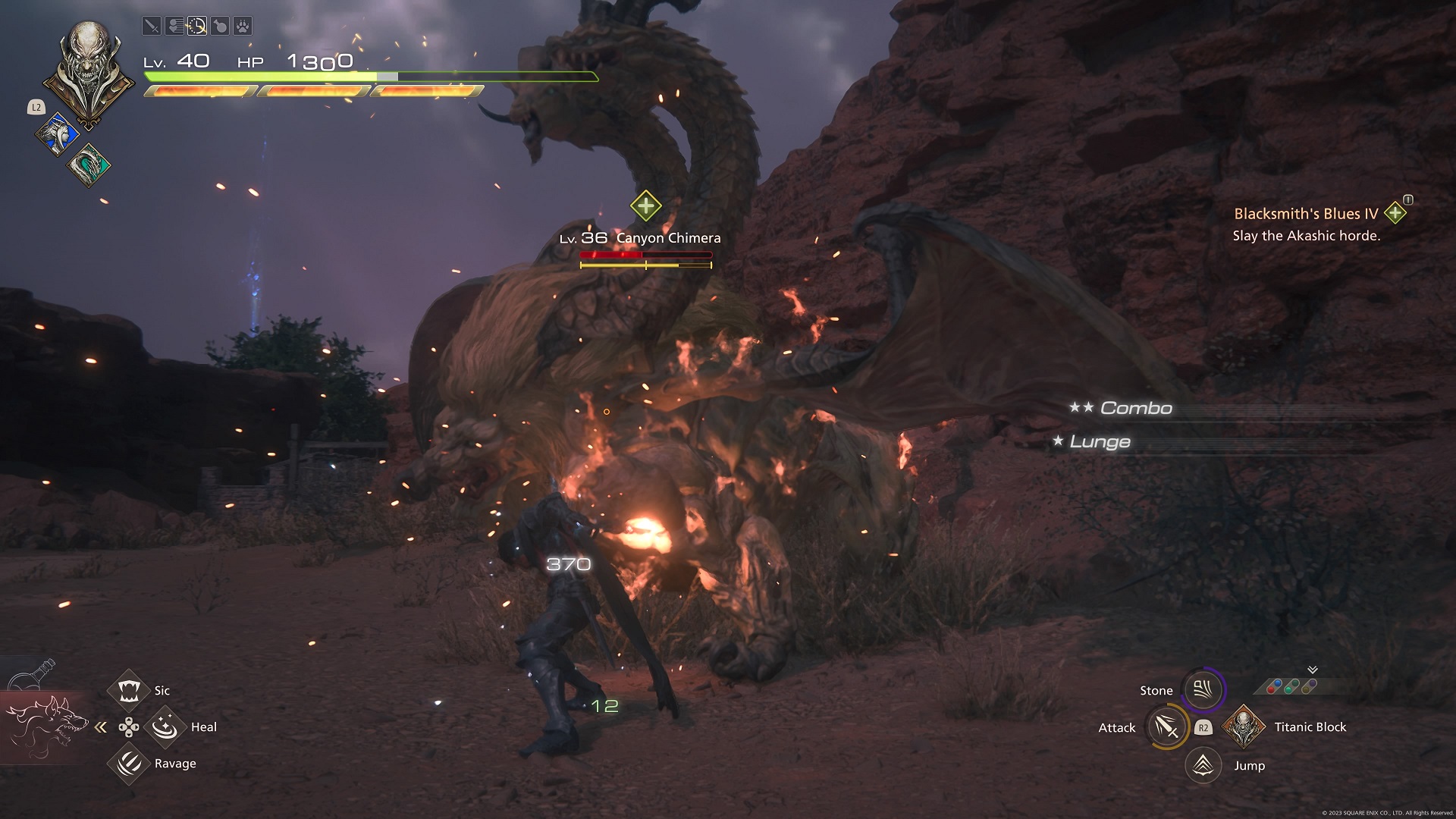Click the paw status icon
1456x819 pixels.
[x=242, y=27]
